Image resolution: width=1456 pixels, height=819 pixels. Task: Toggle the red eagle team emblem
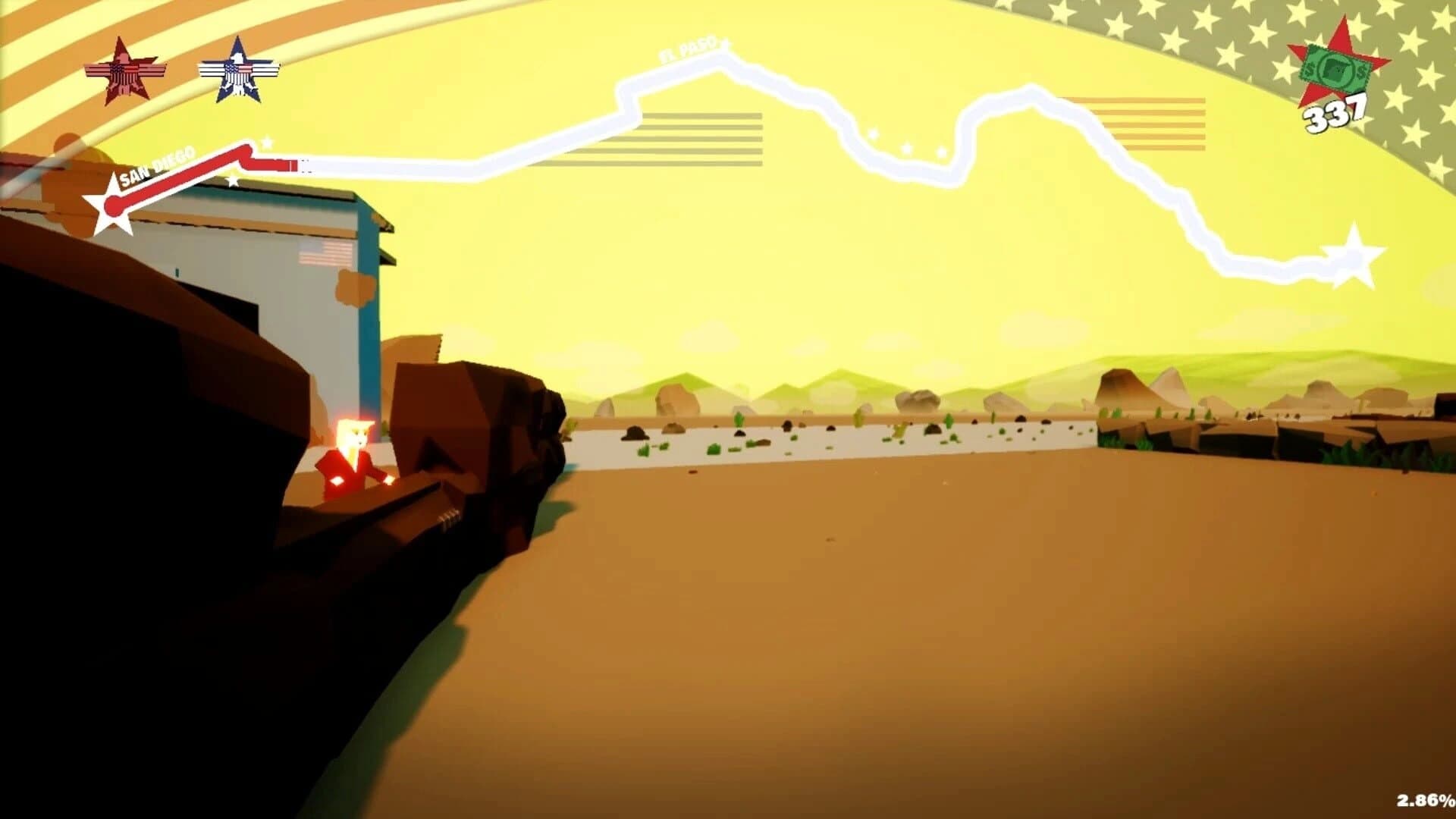[121, 68]
